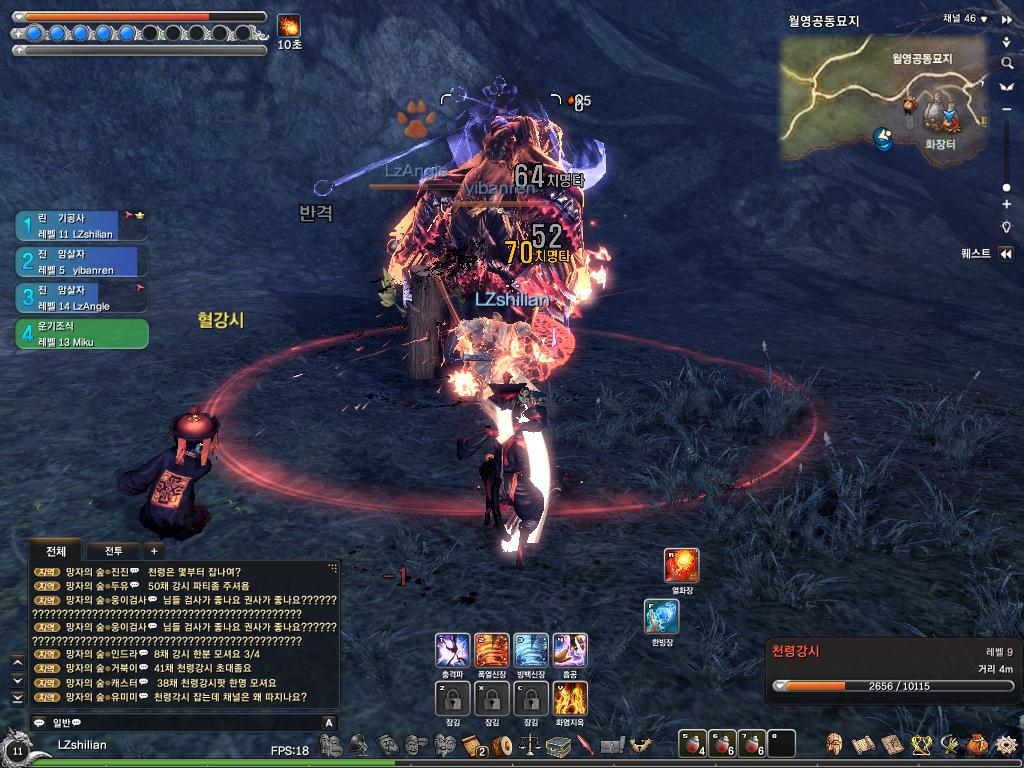Add a new chat tab with plus button
This screenshot has width=1024, height=768.
pyautogui.click(x=153, y=551)
